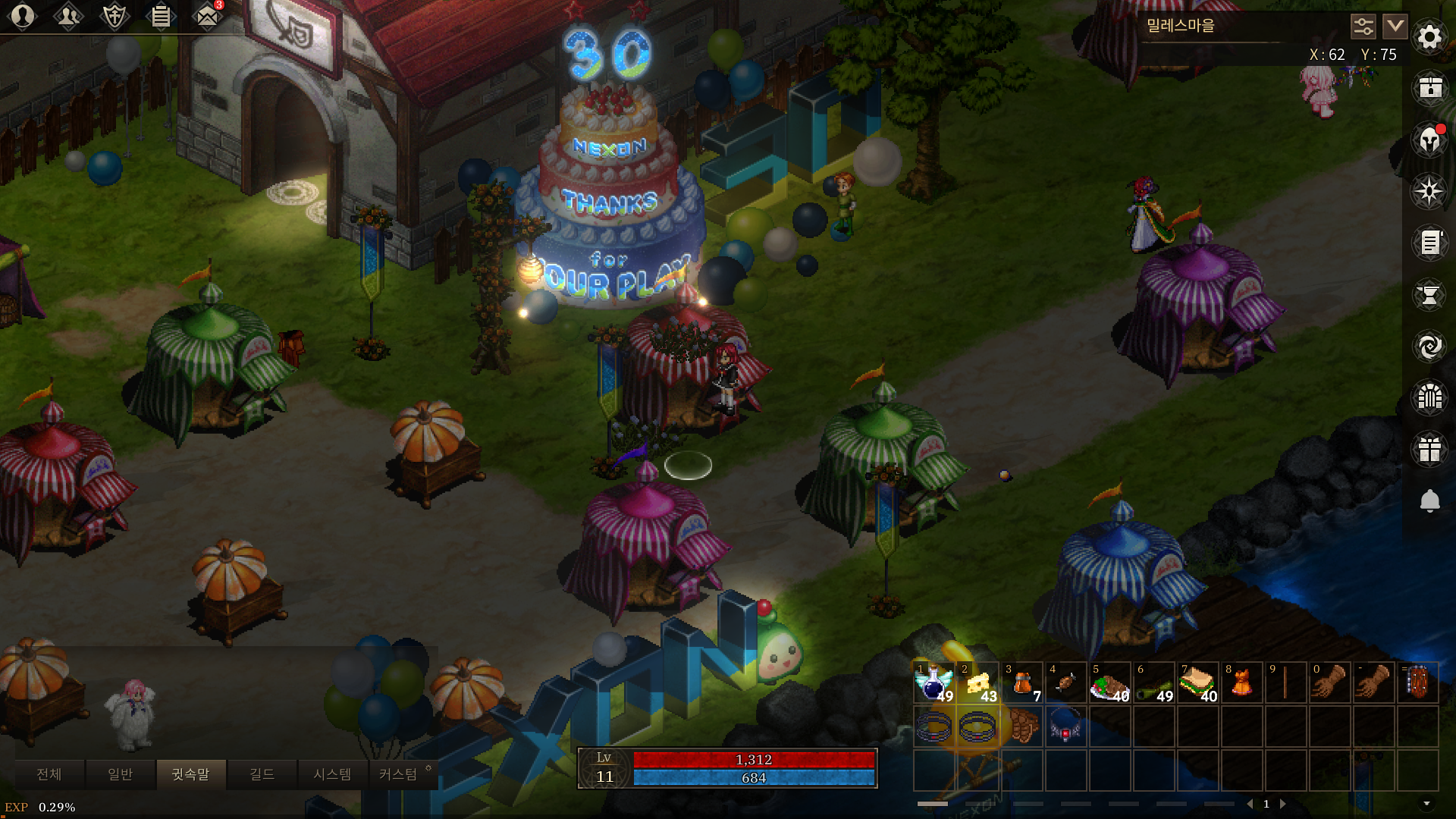Switch to the 시스템 chat tab
This screenshot has width=1456, height=819.
(x=332, y=774)
